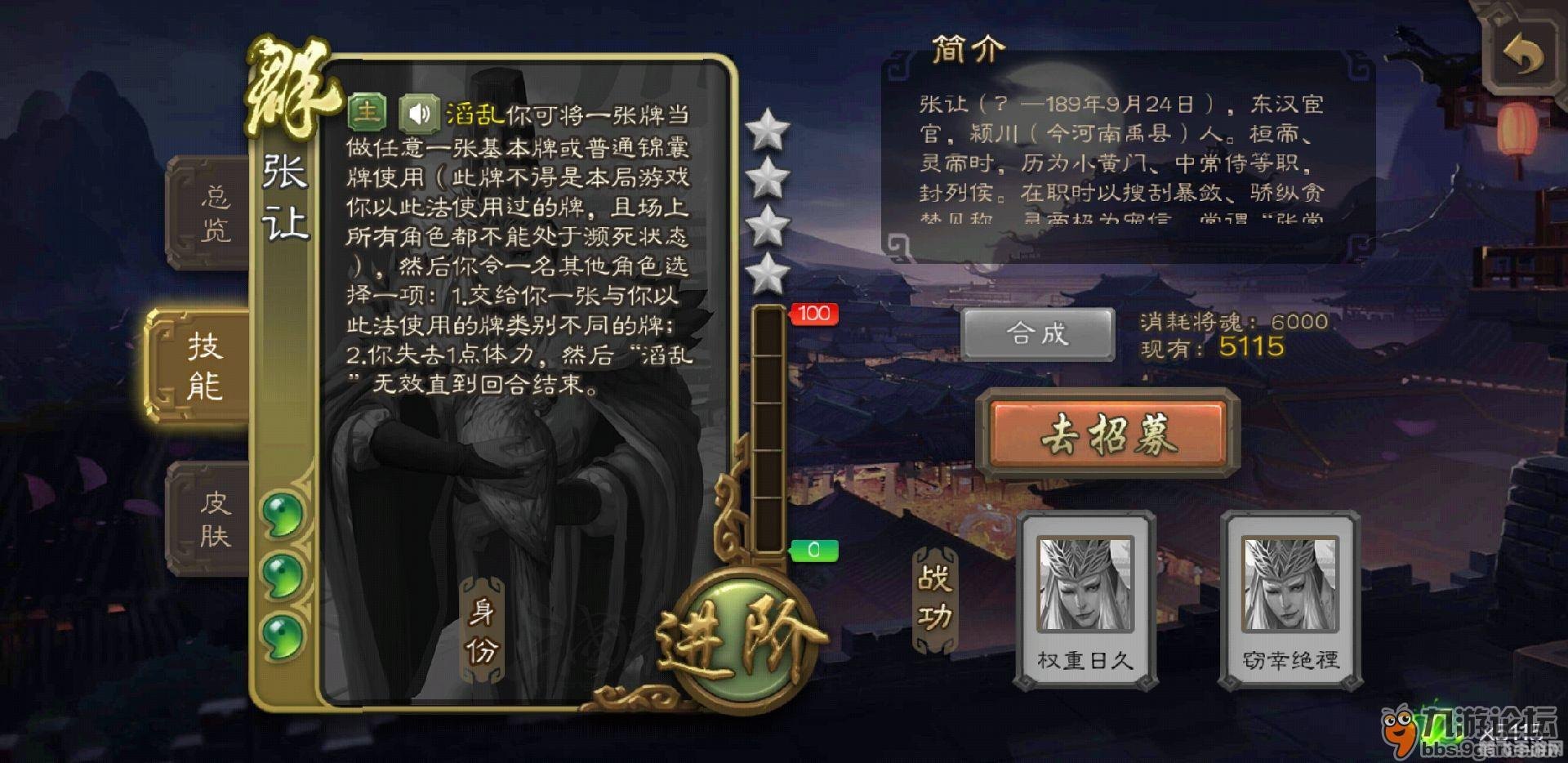Select the topmost star rating icon
The image size is (1568, 763).
pyautogui.click(x=766, y=130)
